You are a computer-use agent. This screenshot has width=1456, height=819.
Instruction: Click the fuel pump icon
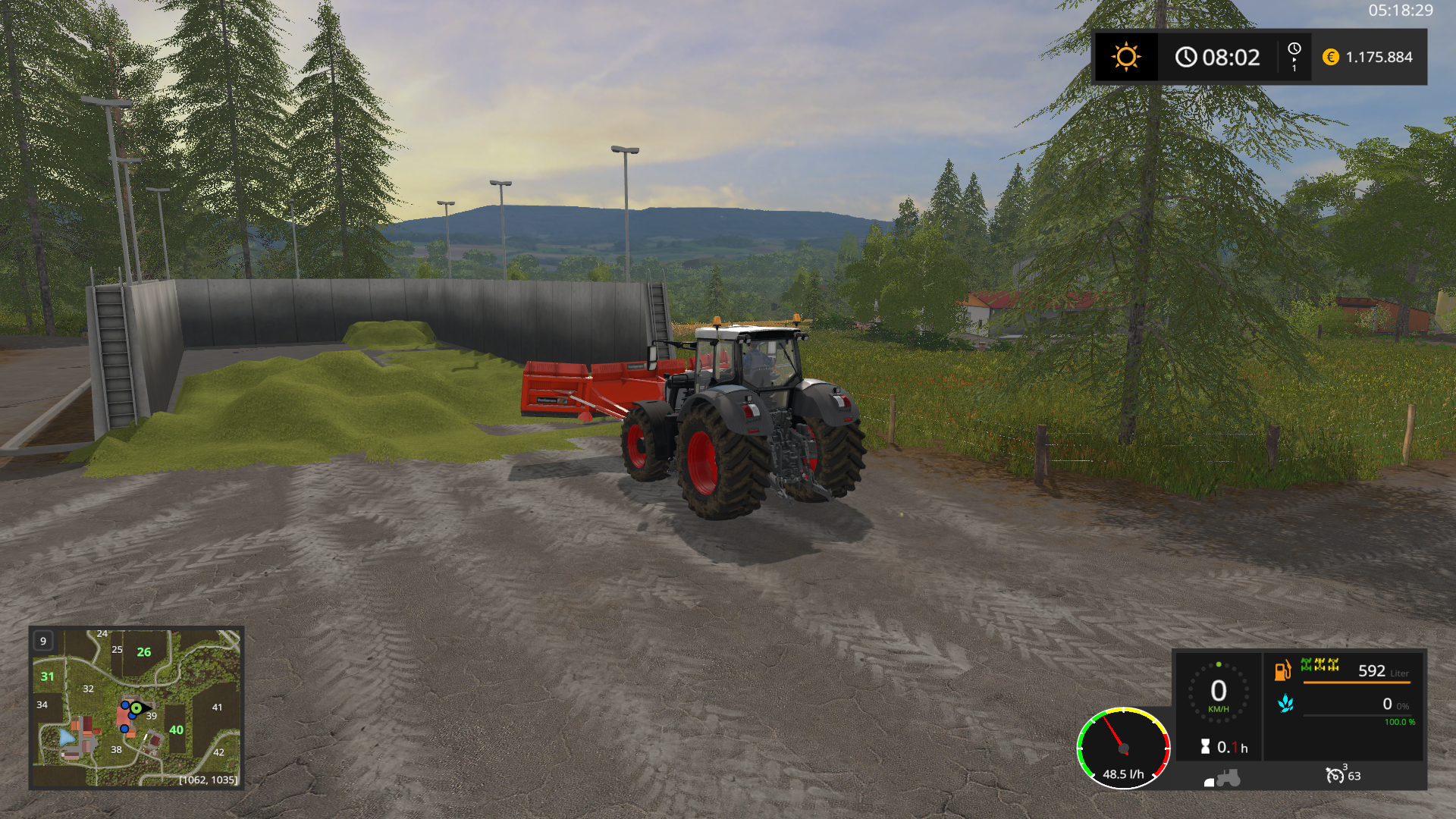(x=1282, y=670)
